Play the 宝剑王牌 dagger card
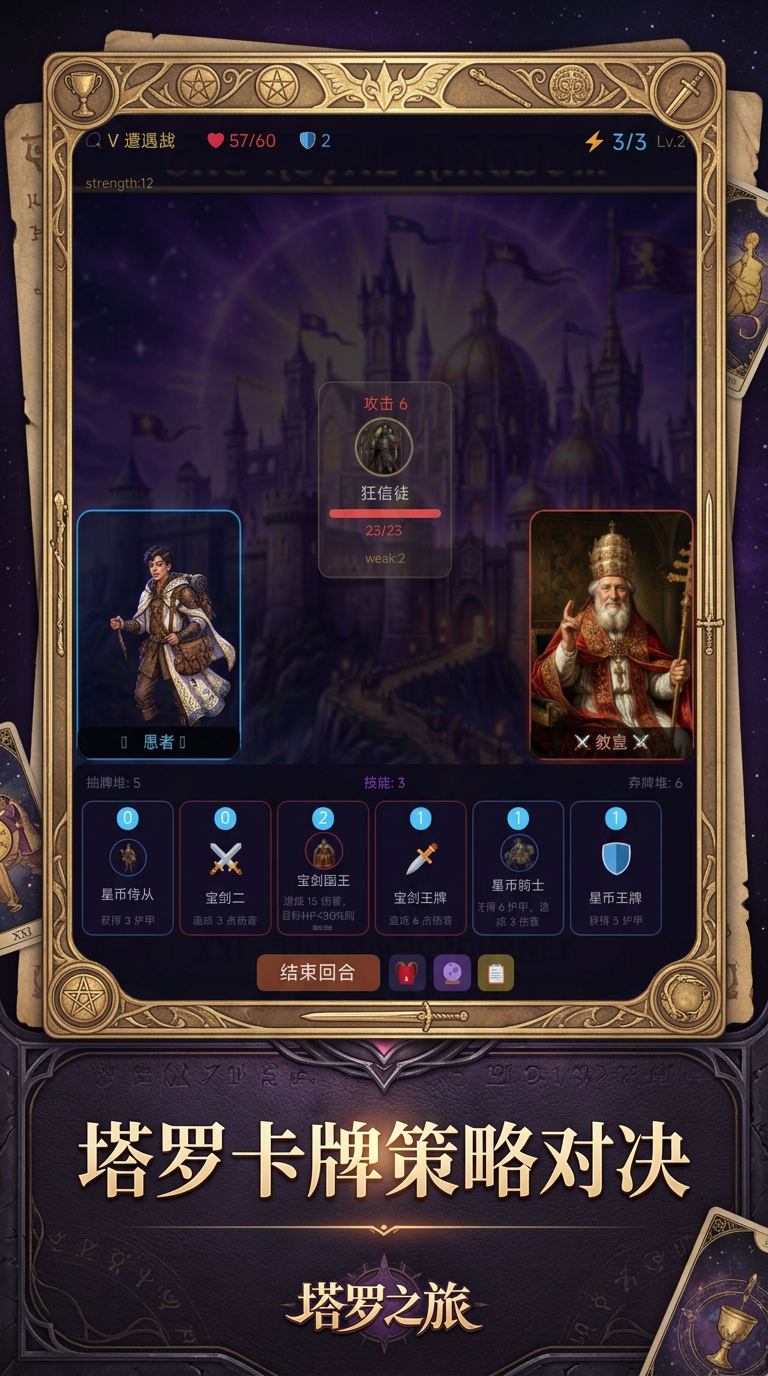768x1376 pixels. [x=420, y=868]
